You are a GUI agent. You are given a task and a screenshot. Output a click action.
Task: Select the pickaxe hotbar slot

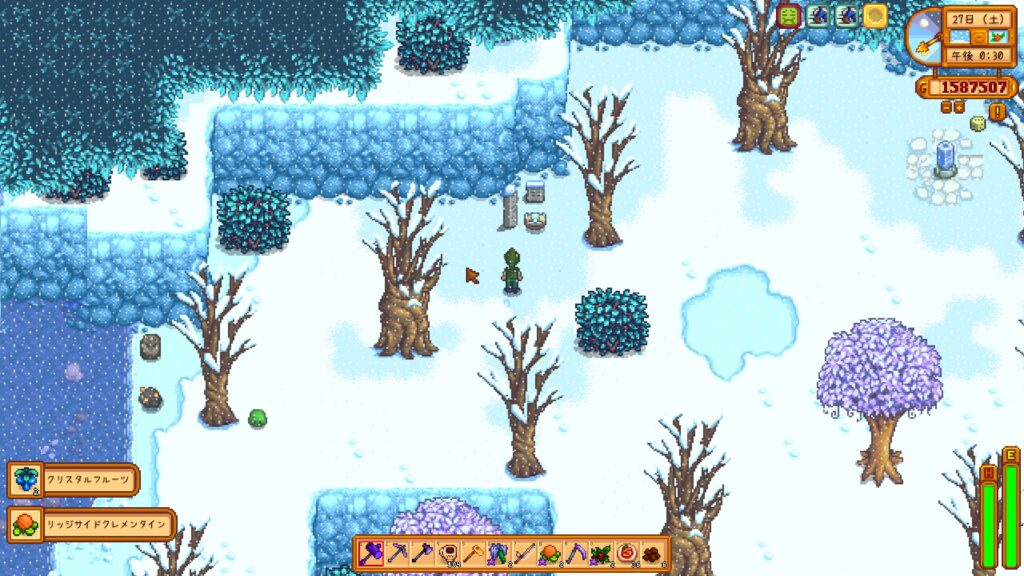coord(397,552)
